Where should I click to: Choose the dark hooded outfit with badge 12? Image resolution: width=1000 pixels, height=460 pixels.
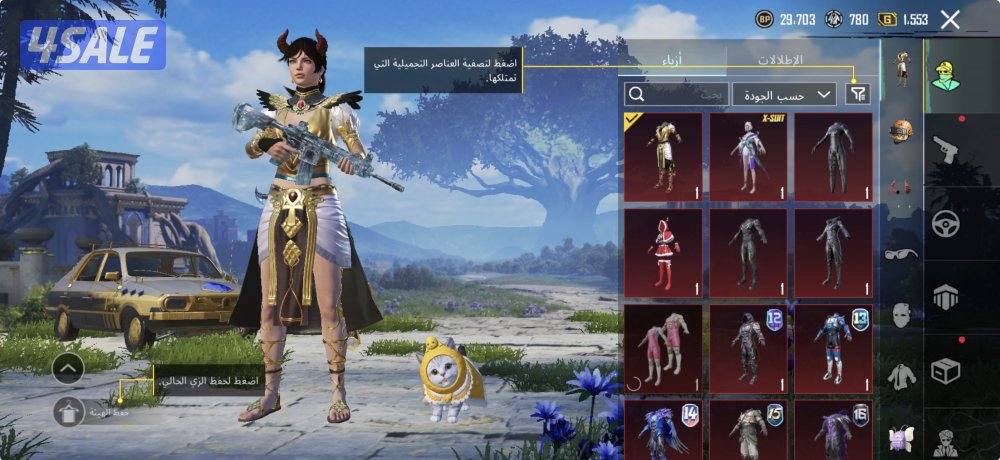[x=748, y=349]
